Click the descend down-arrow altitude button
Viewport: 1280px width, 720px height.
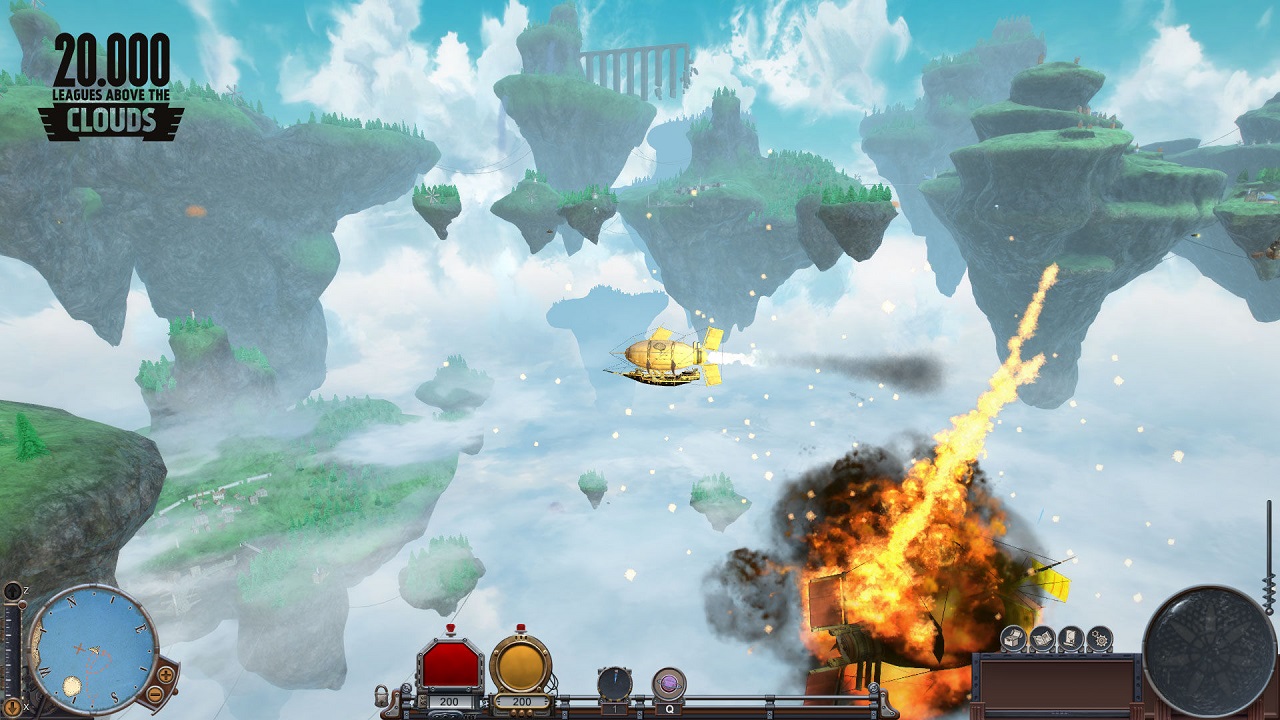12,707
